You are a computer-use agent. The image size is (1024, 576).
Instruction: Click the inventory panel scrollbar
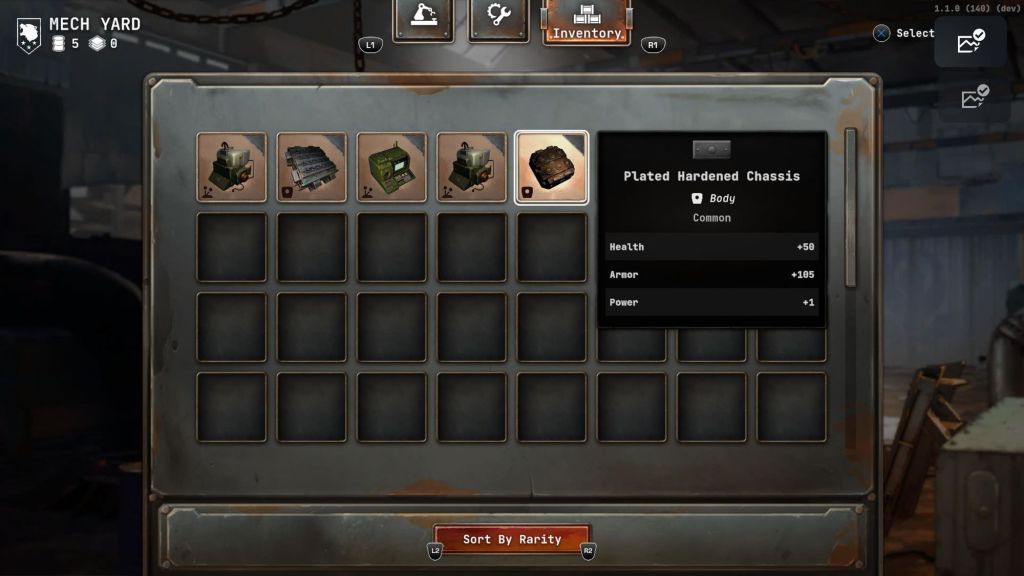(851, 205)
